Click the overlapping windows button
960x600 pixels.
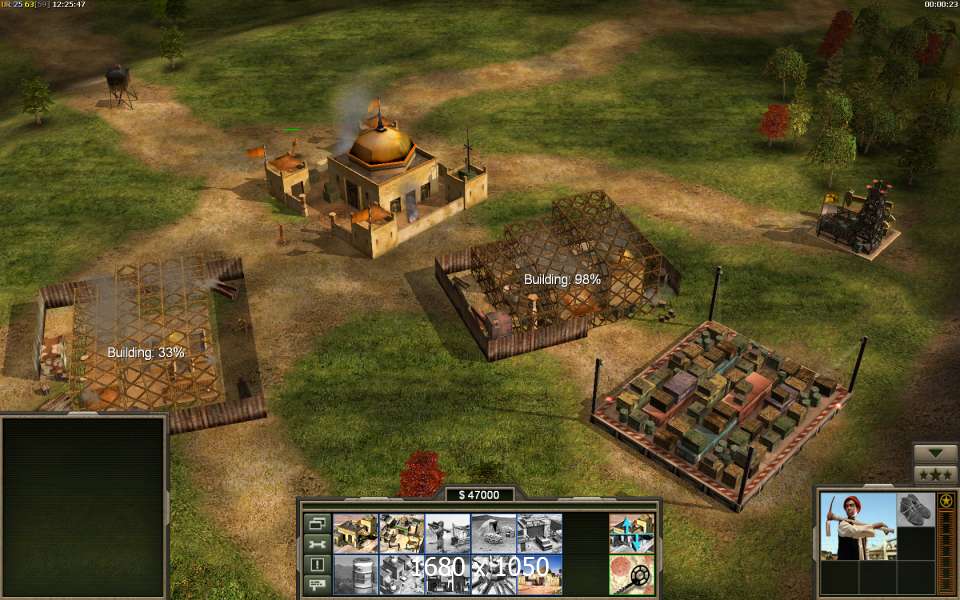coord(317,523)
